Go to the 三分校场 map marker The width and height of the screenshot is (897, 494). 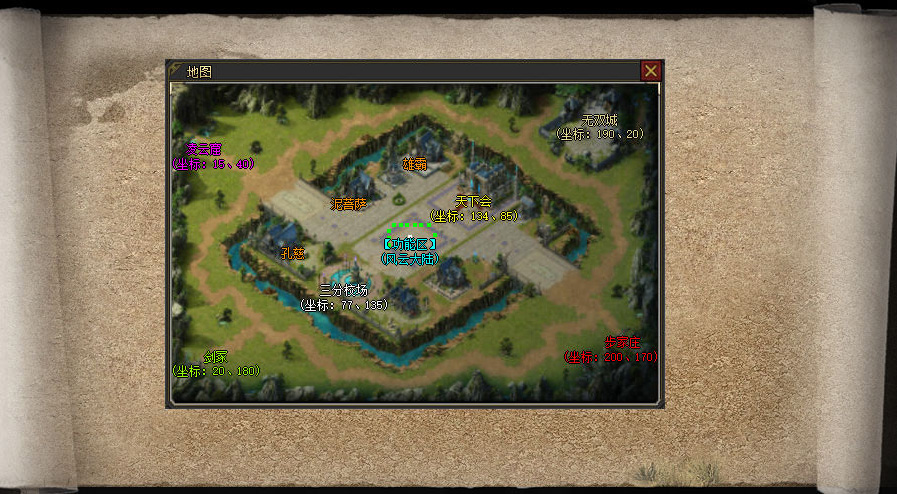343,290
